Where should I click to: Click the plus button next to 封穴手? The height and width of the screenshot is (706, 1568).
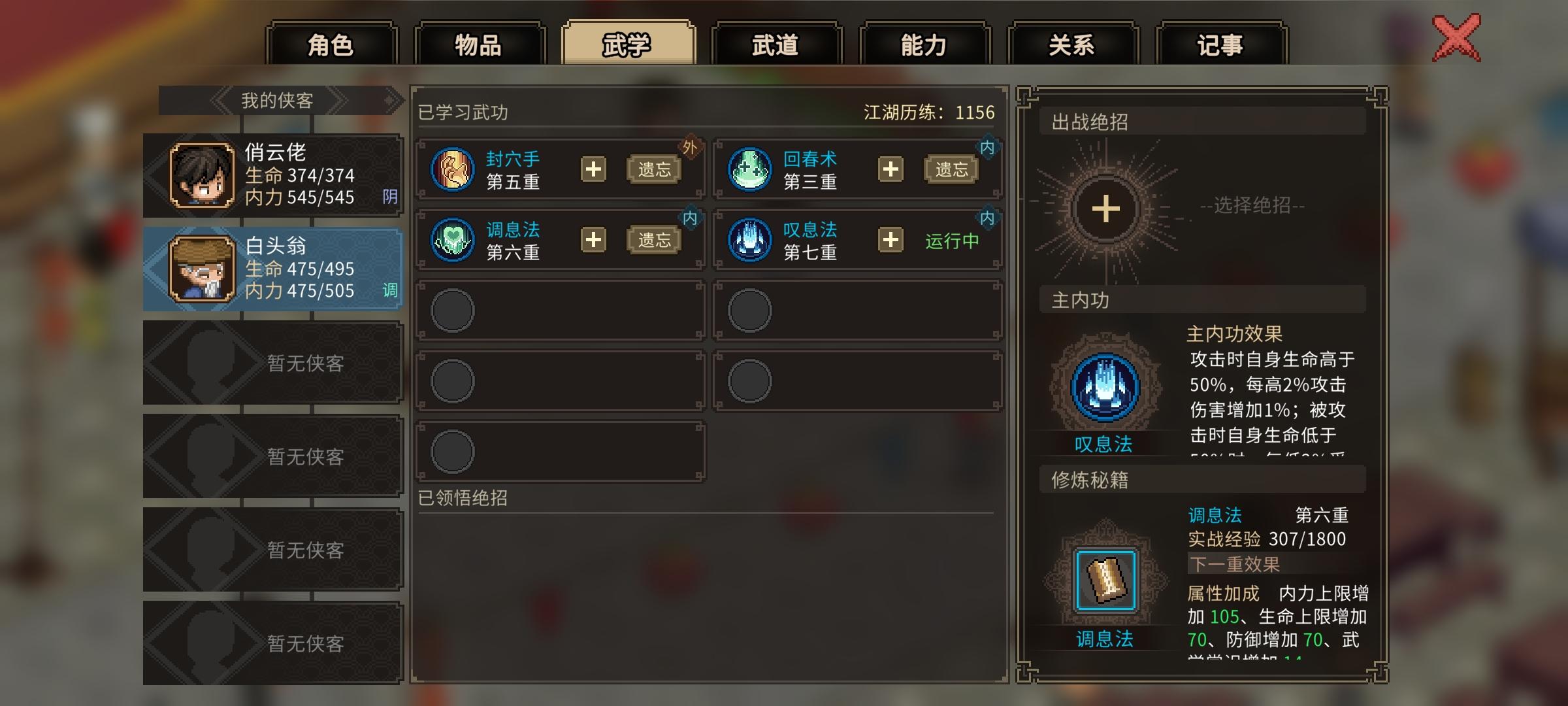pos(595,169)
